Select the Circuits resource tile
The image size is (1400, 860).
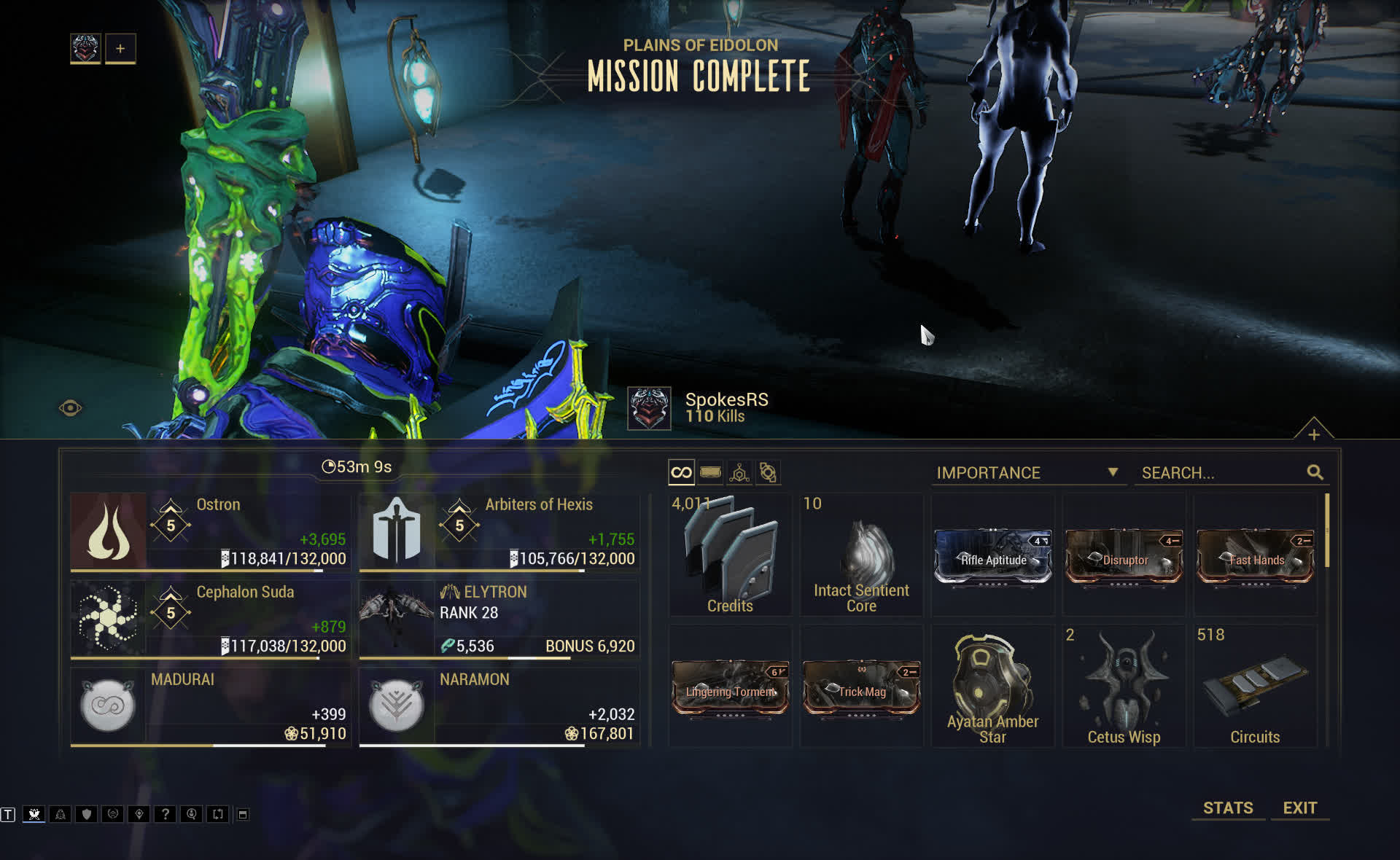coord(1255,687)
